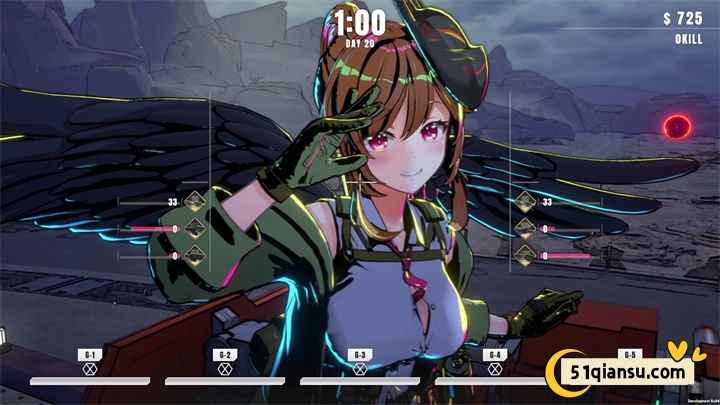Pick the G-4 slot
The width and height of the screenshot is (720, 405).
click(494, 361)
